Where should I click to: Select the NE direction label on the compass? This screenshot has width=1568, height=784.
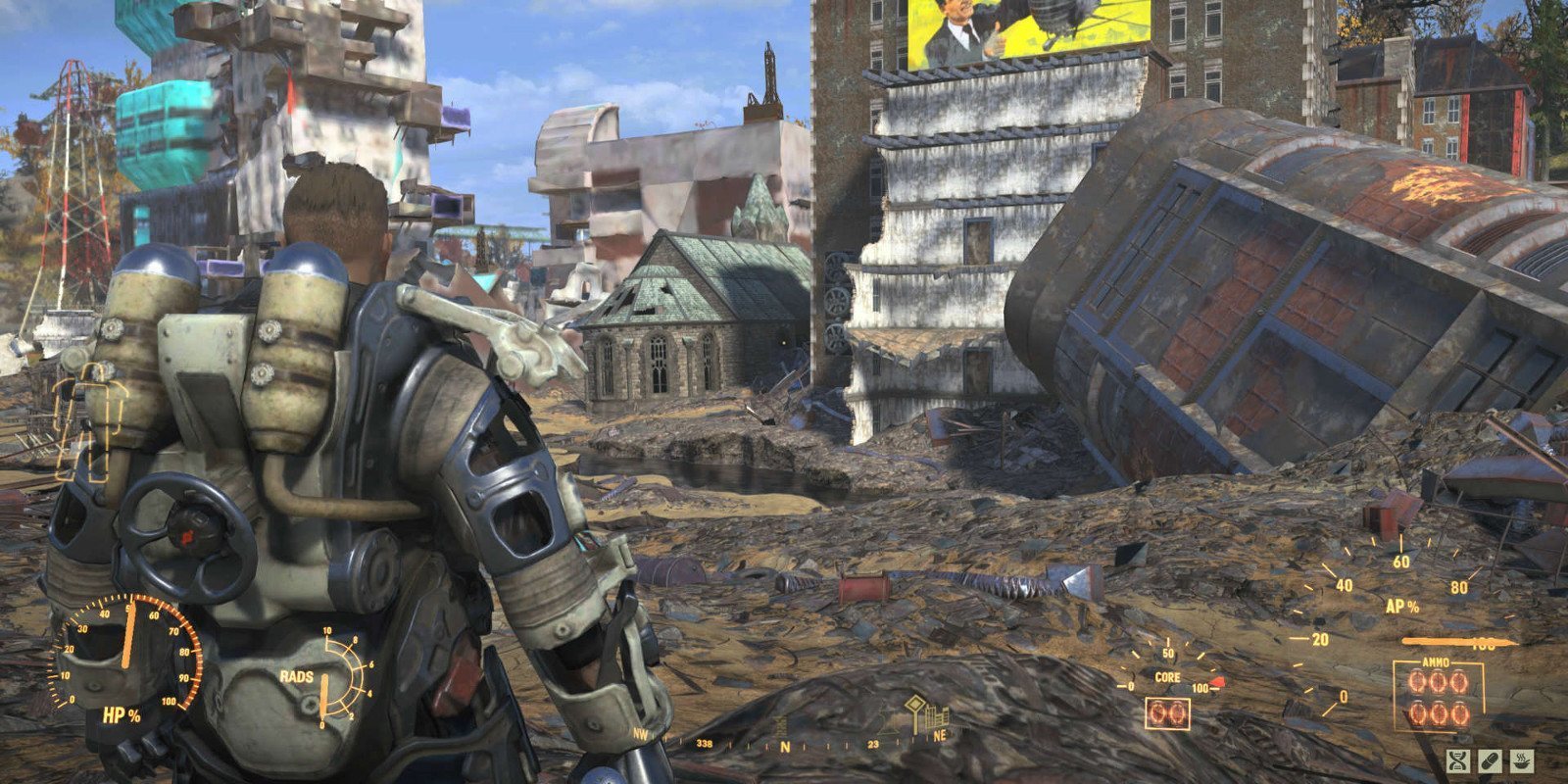pyautogui.click(x=941, y=735)
